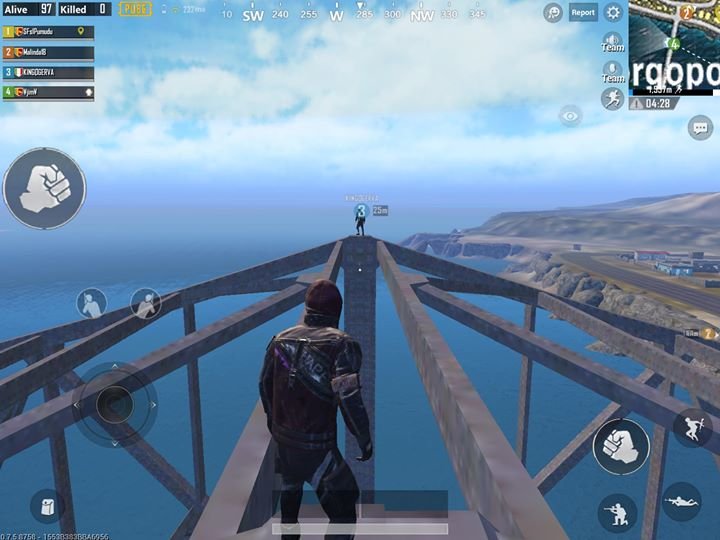Go prone with the lying soldier button

pos(681,500)
